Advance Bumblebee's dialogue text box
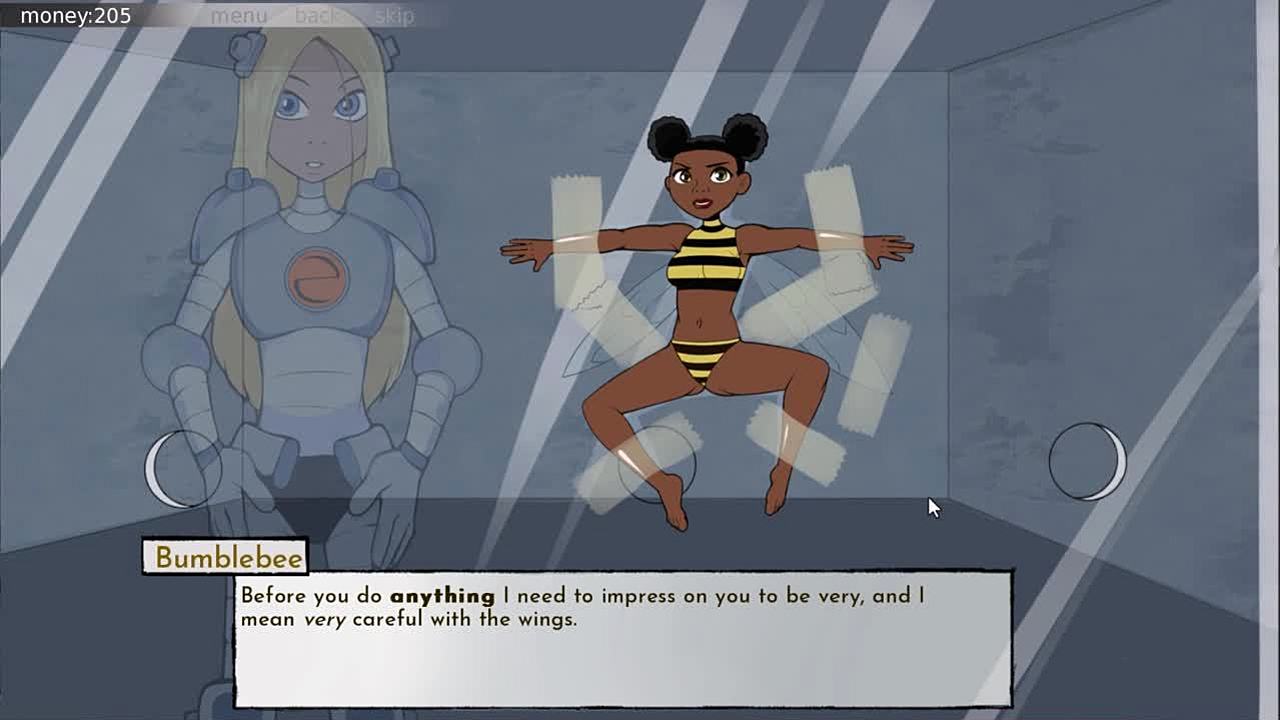1280x720 pixels. (x=622, y=639)
